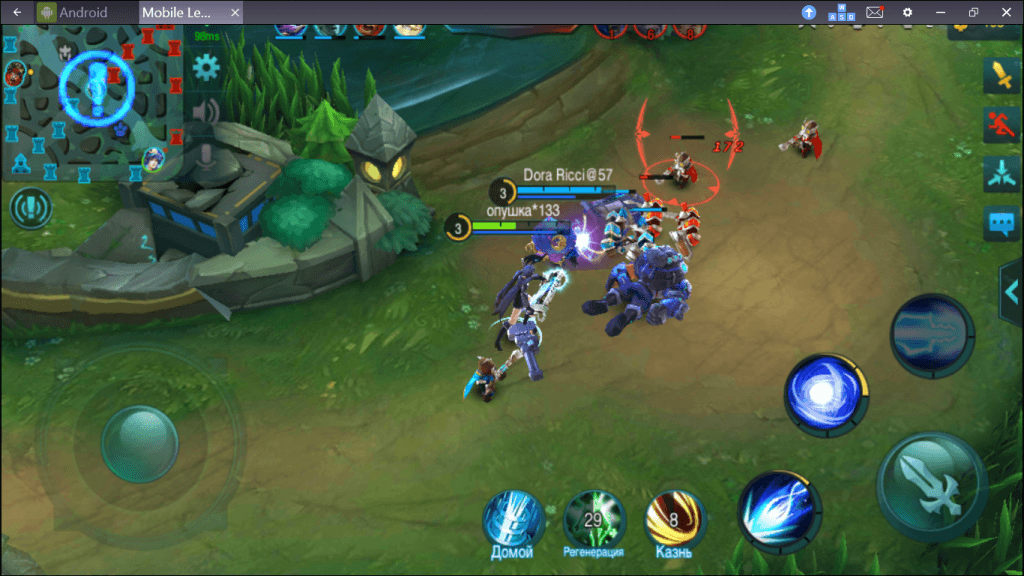Open the emulator WASD keymapping tool
This screenshot has width=1024, height=576.
[x=841, y=12]
